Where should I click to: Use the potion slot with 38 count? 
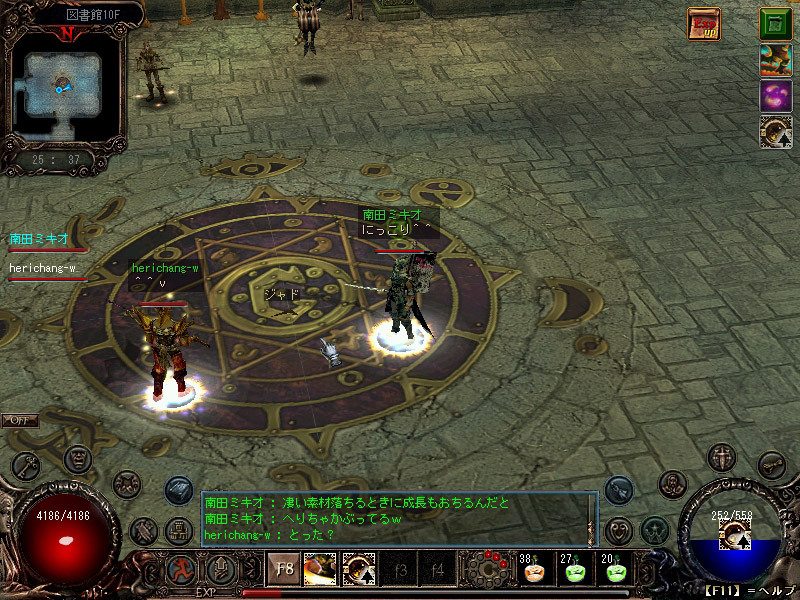(533, 571)
